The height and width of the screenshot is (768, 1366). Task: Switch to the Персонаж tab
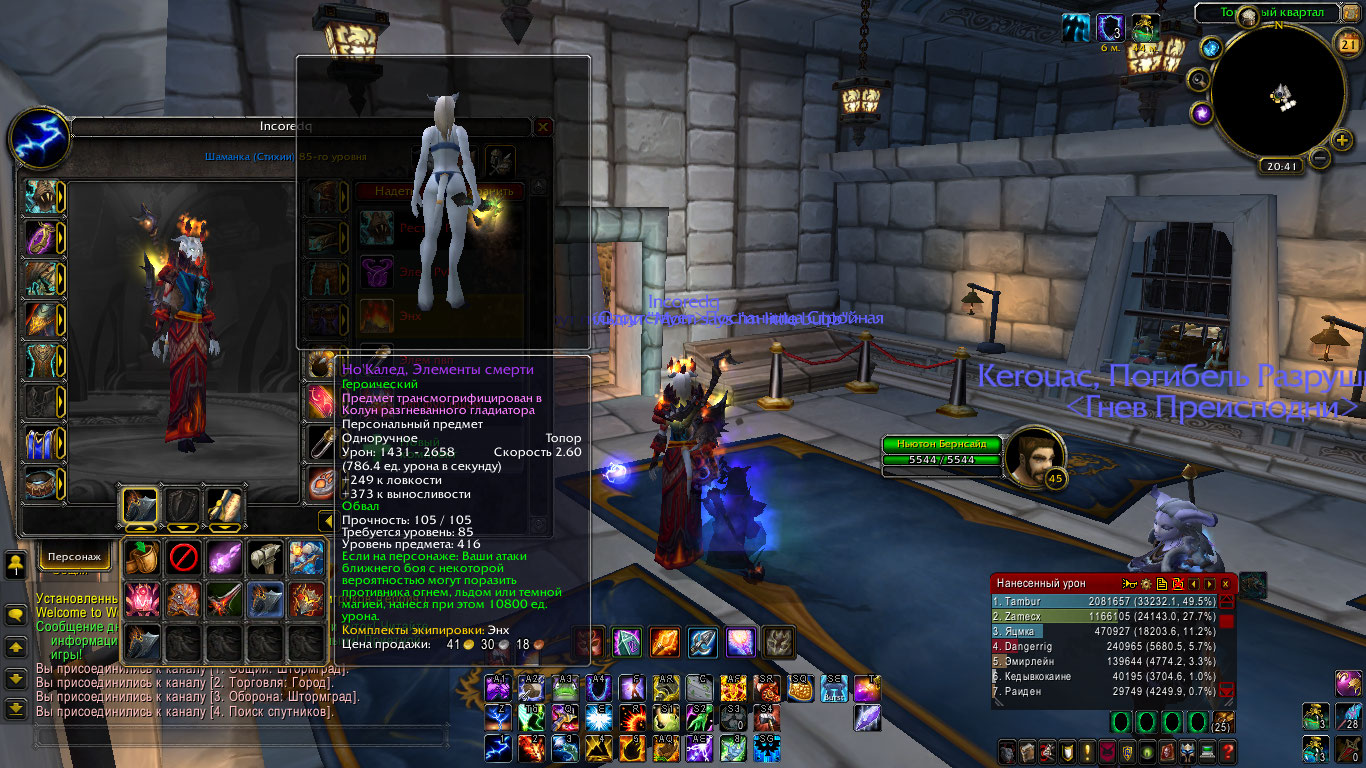pos(75,556)
